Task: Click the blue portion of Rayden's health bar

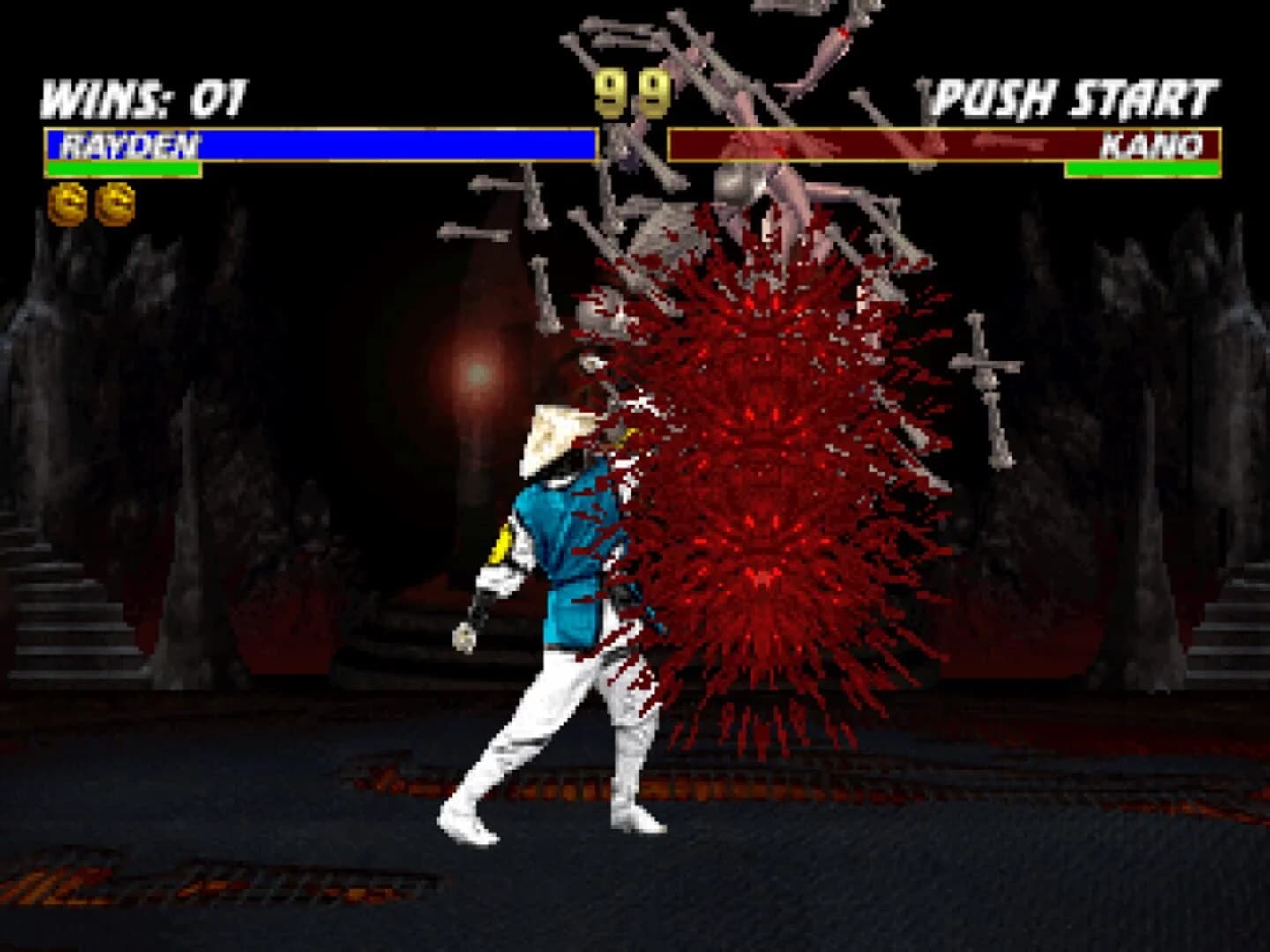Action: pyautogui.click(x=397, y=144)
